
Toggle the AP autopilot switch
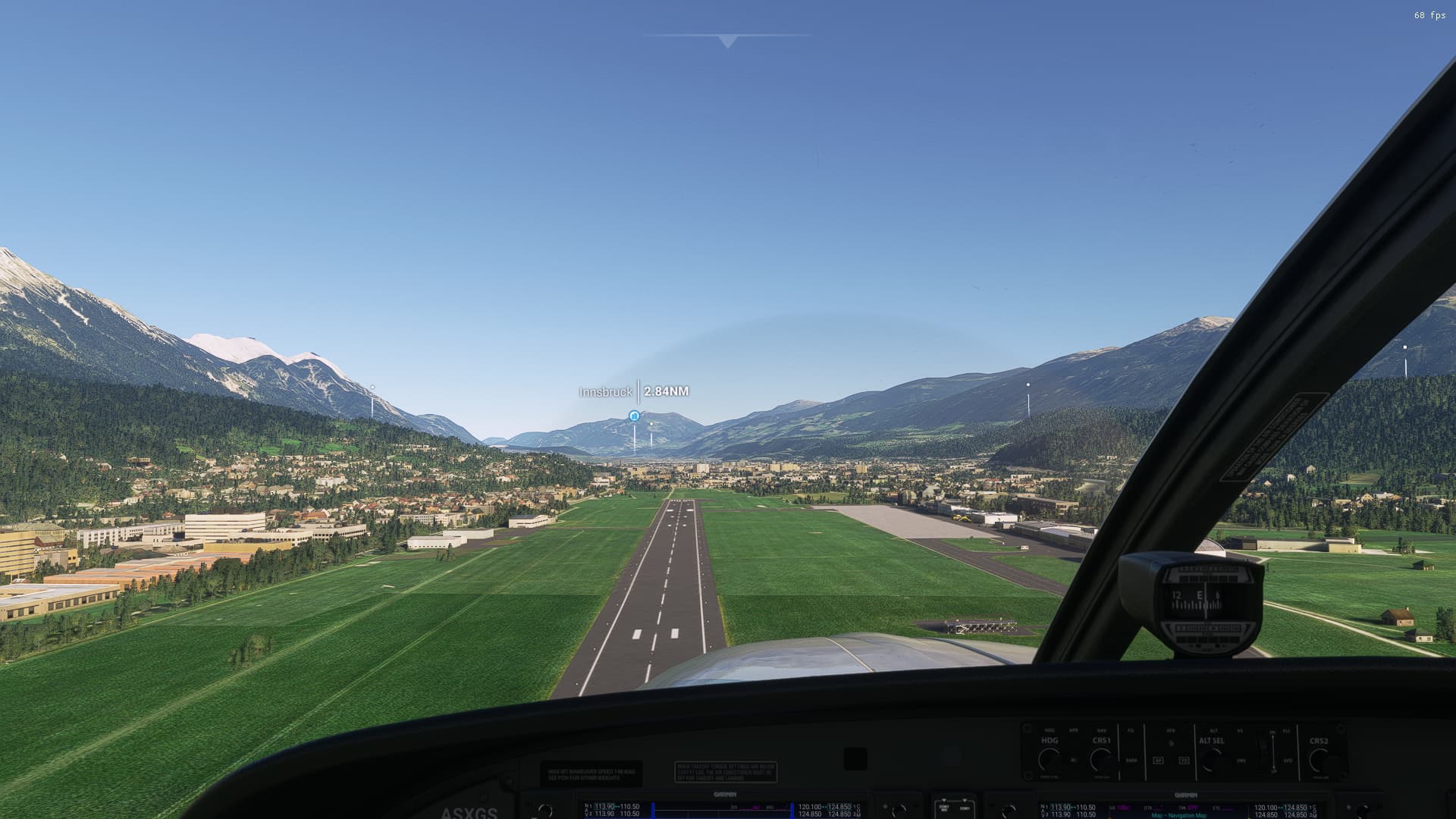[x=1159, y=760]
